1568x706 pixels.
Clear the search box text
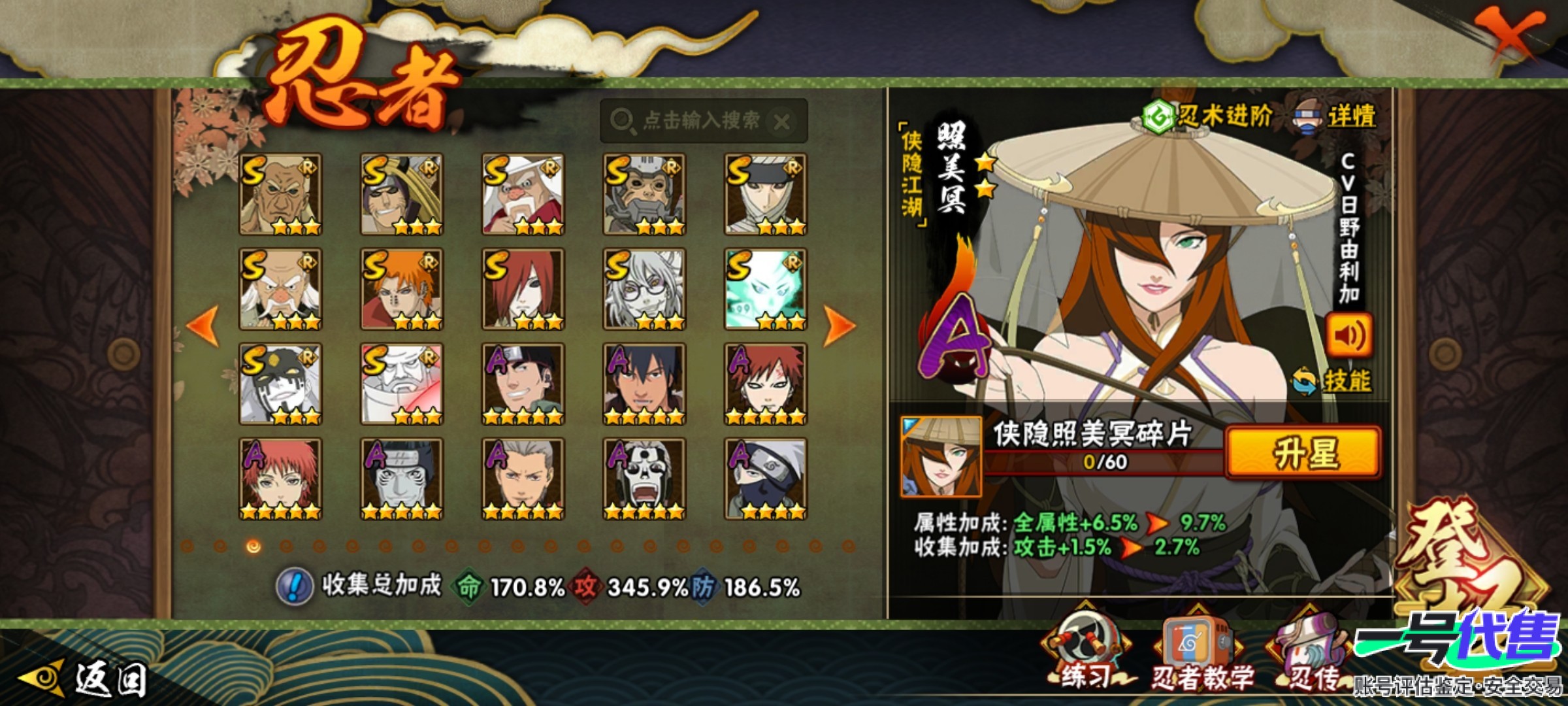point(781,122)
